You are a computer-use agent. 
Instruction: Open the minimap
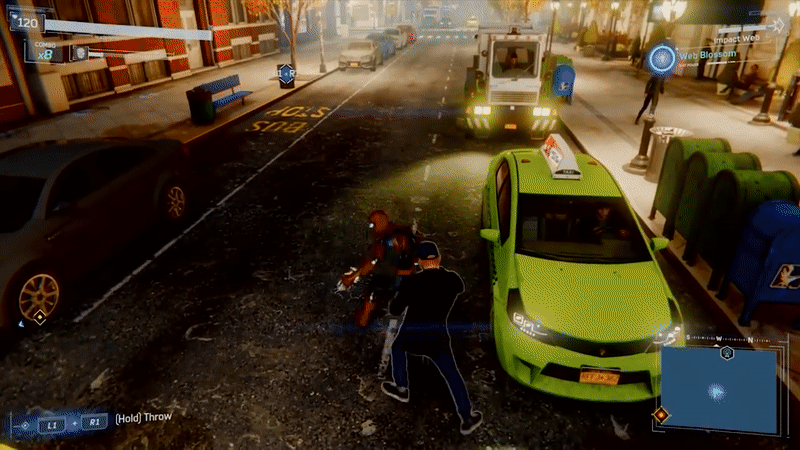coord(718,390)
